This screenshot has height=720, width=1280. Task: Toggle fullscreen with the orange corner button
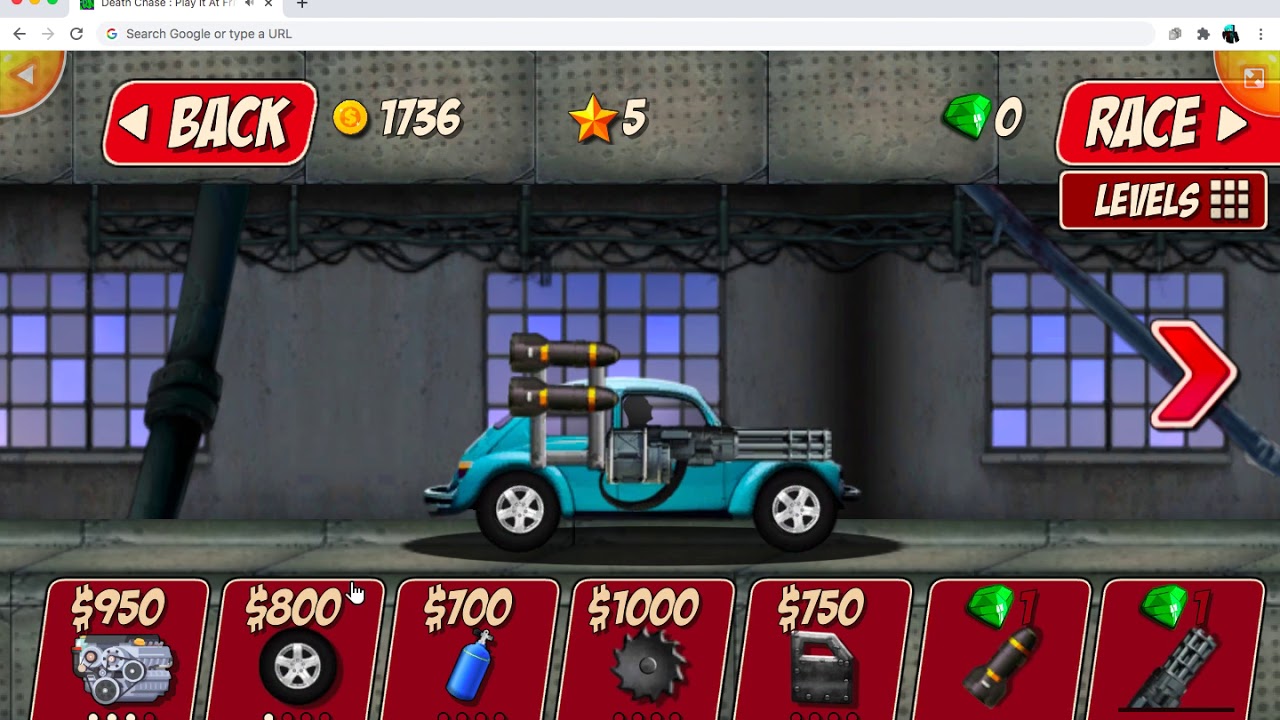tap(1253, 78)
